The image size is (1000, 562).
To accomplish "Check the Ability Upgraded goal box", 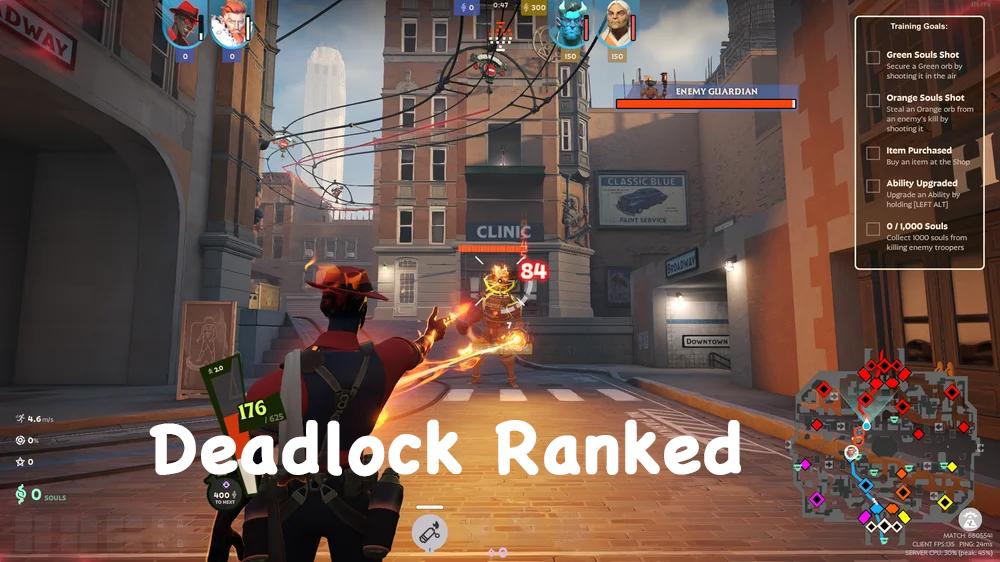I will click(873, 186).
